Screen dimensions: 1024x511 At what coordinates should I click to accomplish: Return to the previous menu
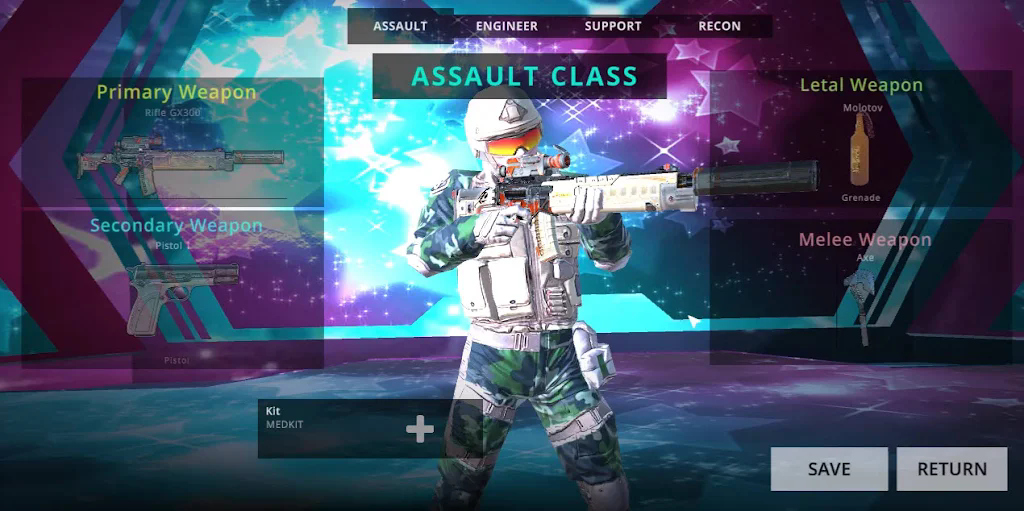(x=951, y=469)
